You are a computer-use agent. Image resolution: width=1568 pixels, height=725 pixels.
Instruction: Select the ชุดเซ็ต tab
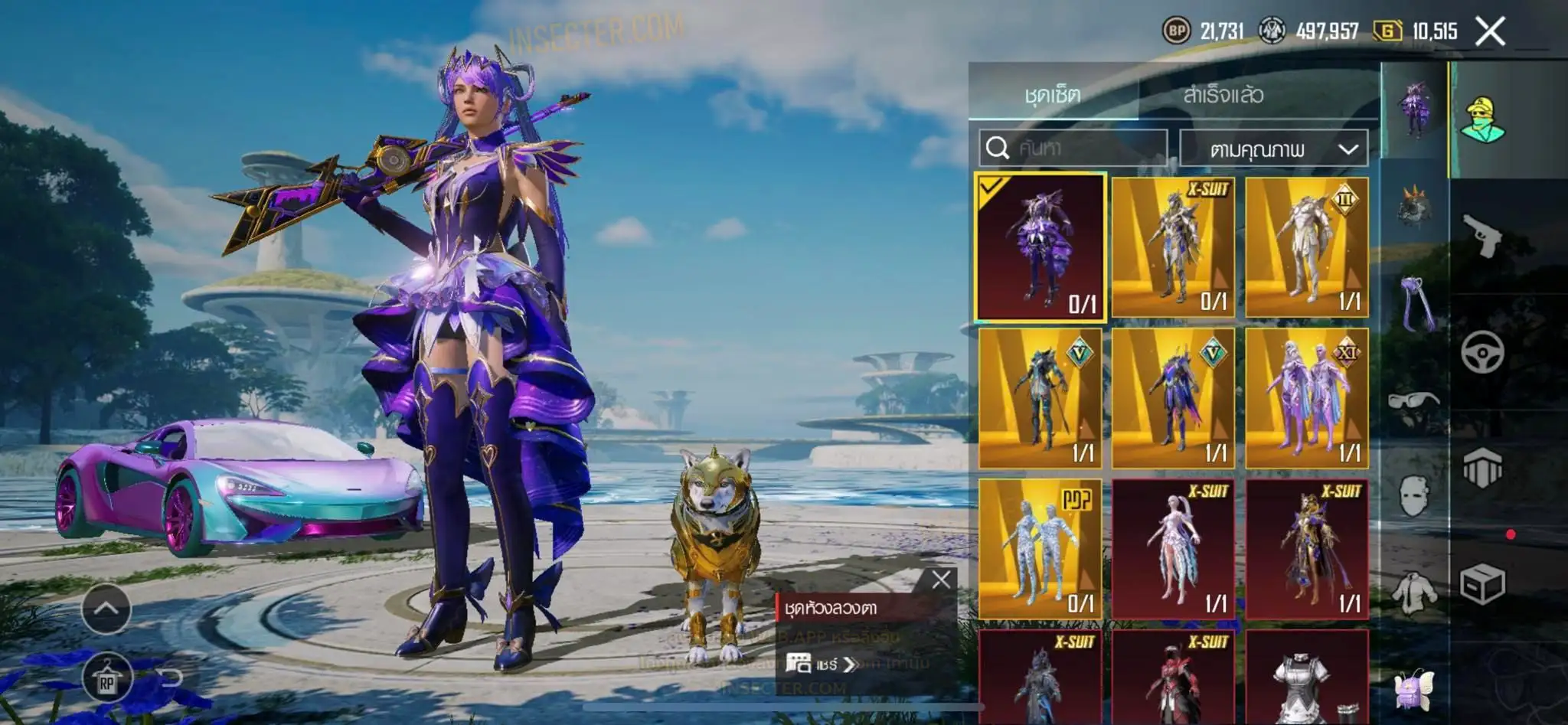point(1052,95)
